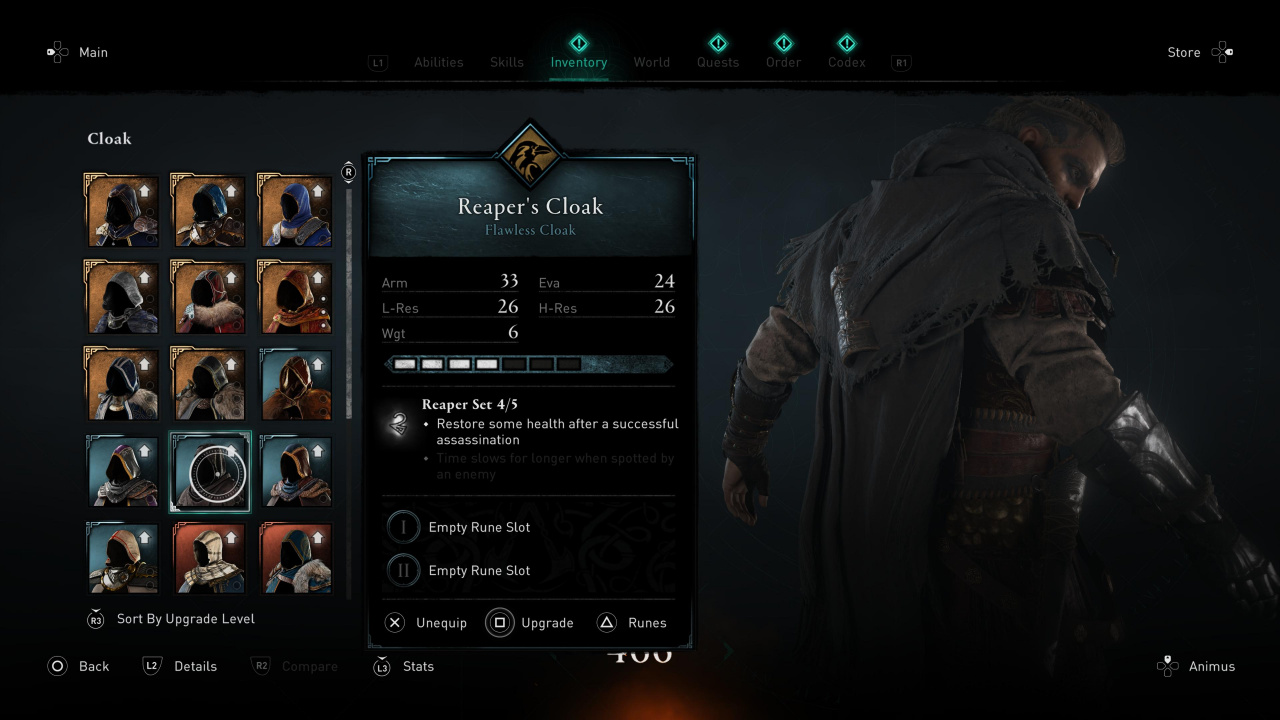The height and width of the screenshot is (720, 1280).
Task: Open the Skills tab
Action: 506,62
